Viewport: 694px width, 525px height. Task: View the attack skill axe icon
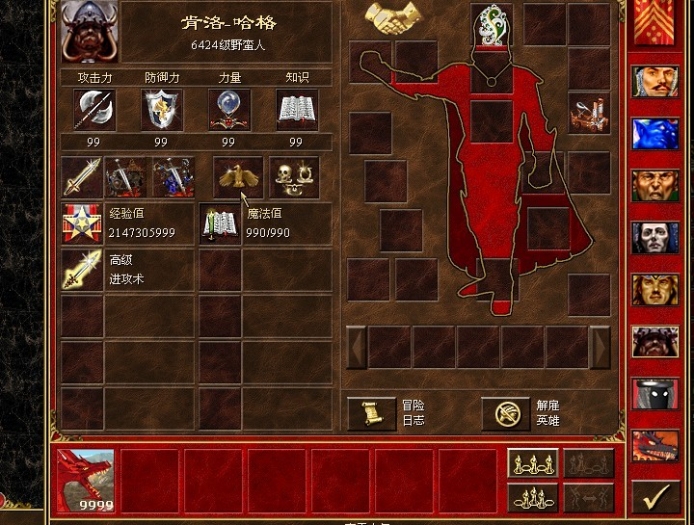tap(94, 109)
